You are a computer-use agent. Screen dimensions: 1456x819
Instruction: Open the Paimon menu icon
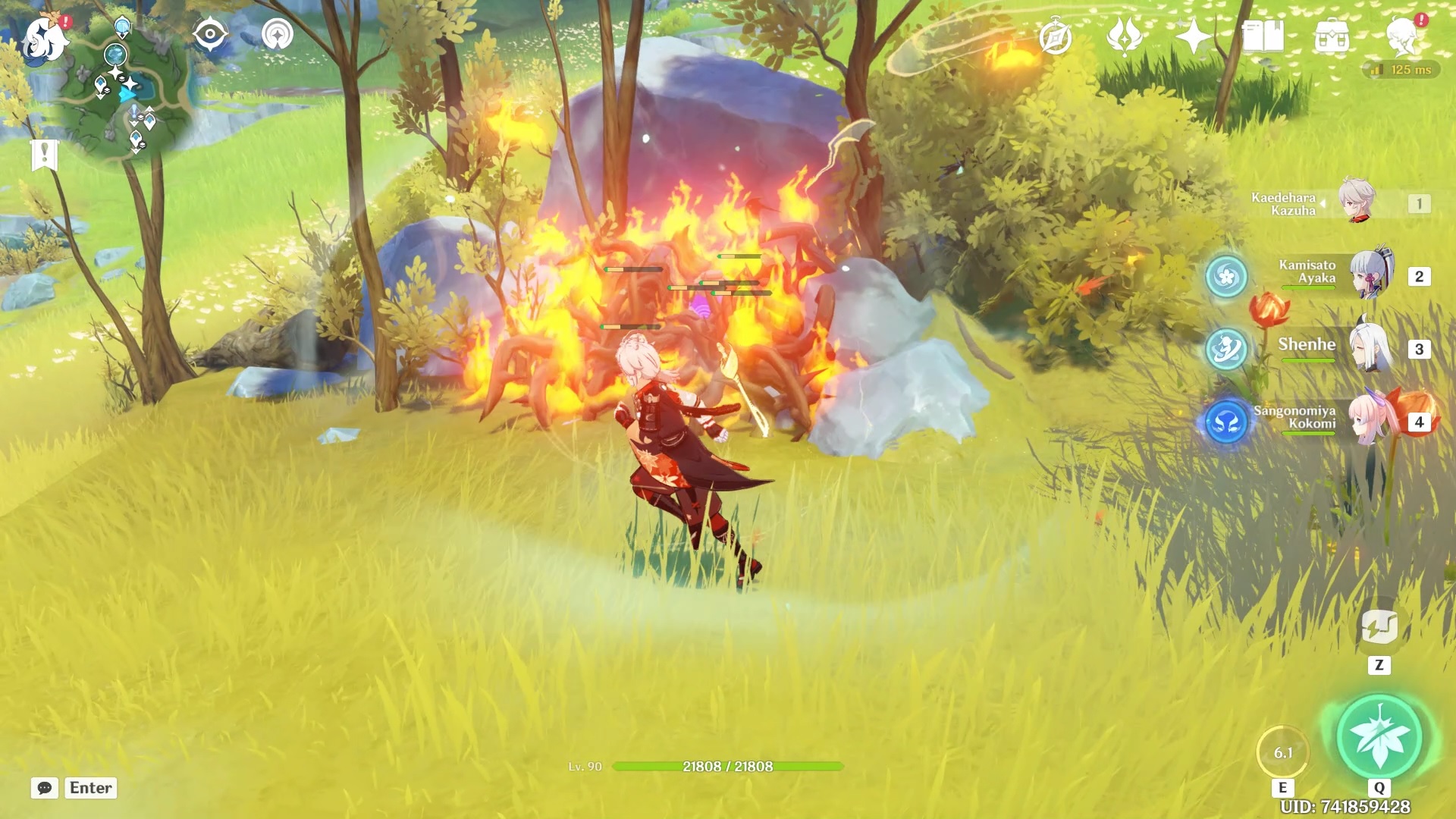pyautogui.click(x=45, y=38)
